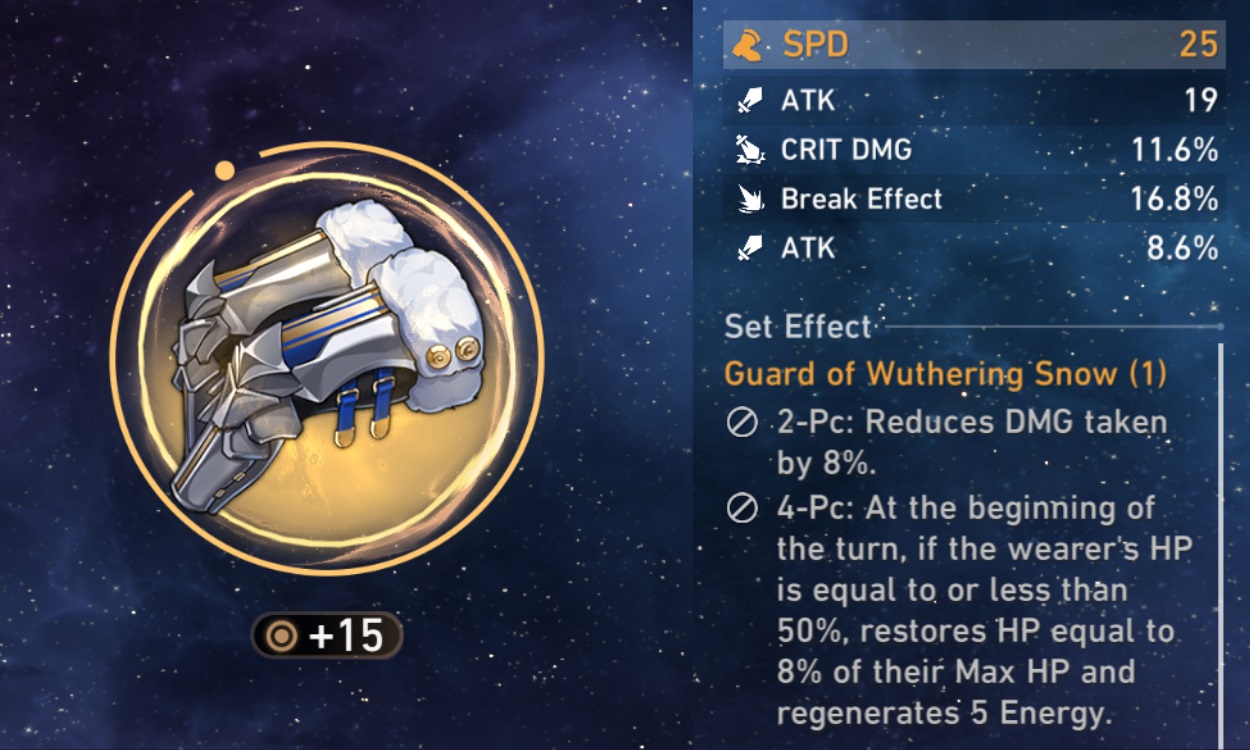Click the set effect panel scrollbar
Screen dimensions: 1250x750
click(1221, 540)
